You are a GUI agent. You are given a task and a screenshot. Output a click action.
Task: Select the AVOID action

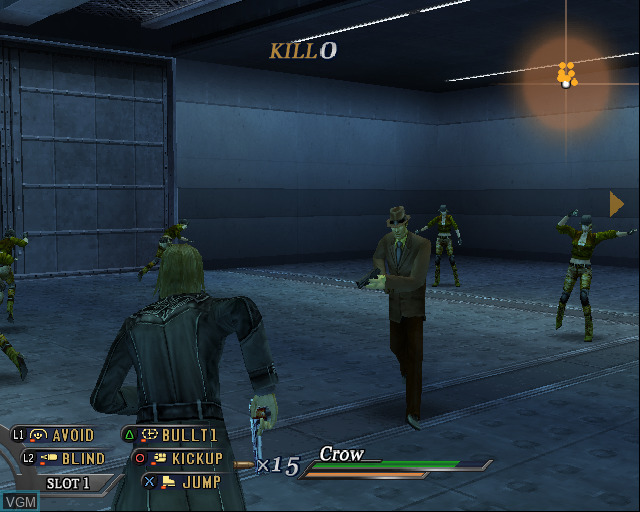pos(62,435)
